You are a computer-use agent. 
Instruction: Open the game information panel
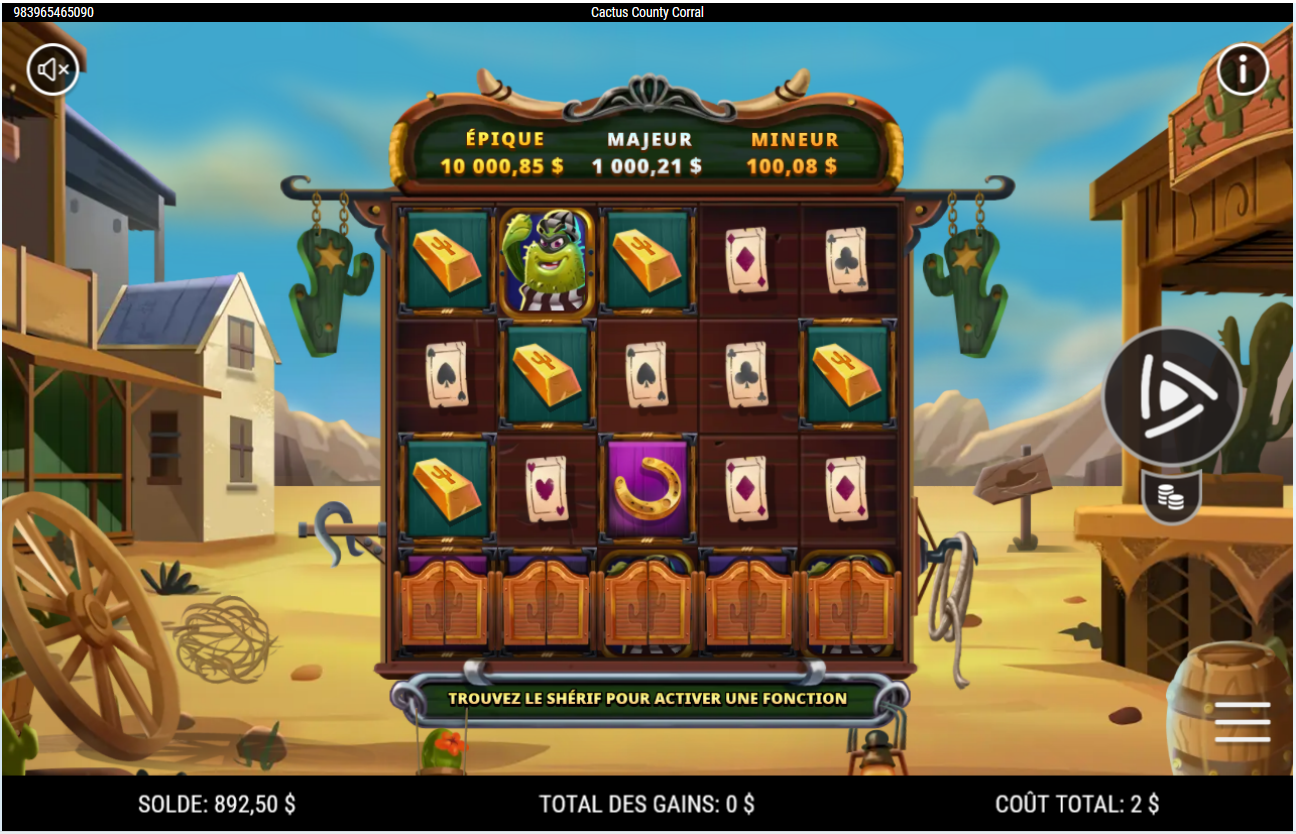pos(1243,69)
